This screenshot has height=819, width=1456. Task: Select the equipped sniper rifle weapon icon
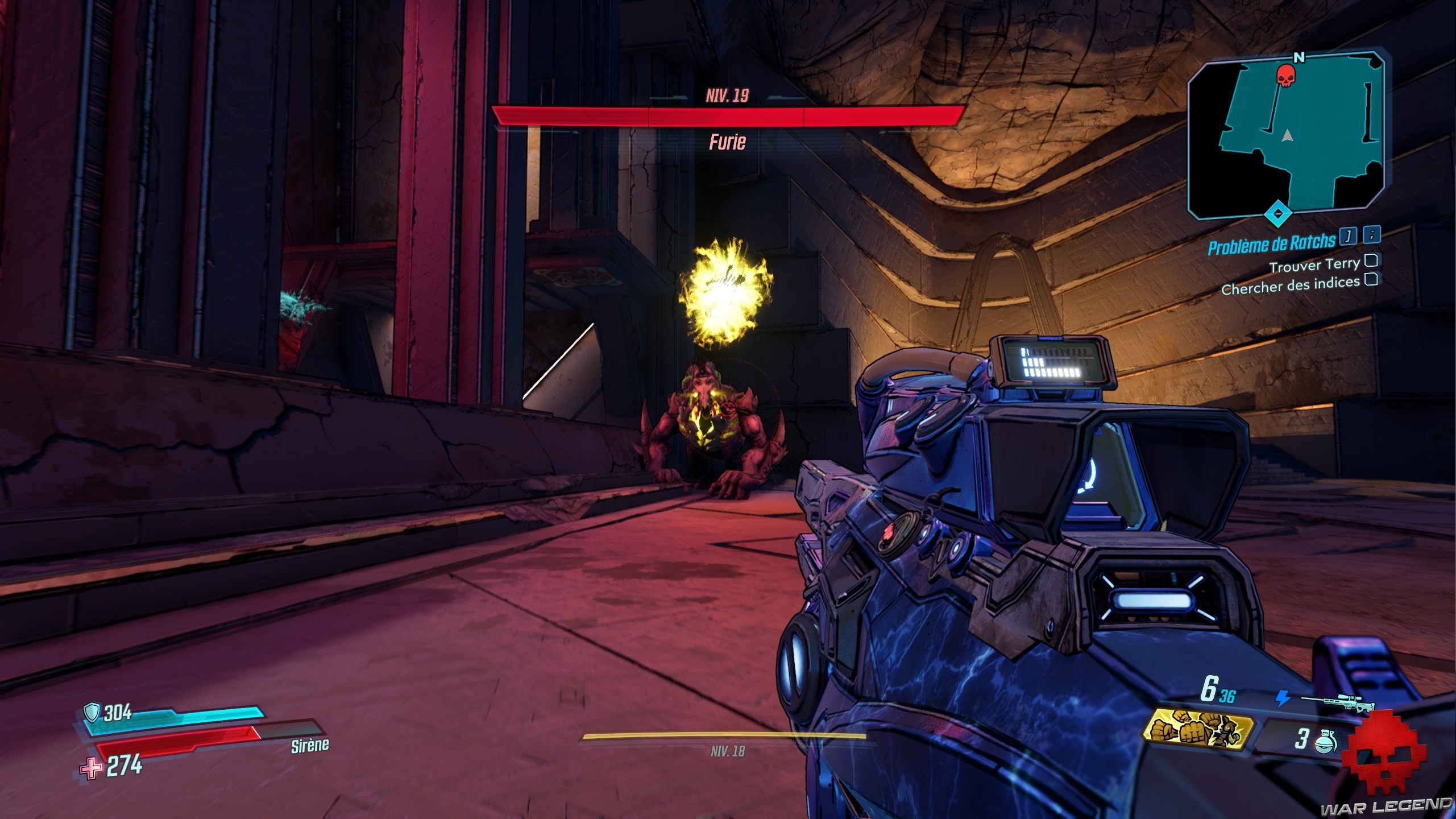coord(1337,701)
